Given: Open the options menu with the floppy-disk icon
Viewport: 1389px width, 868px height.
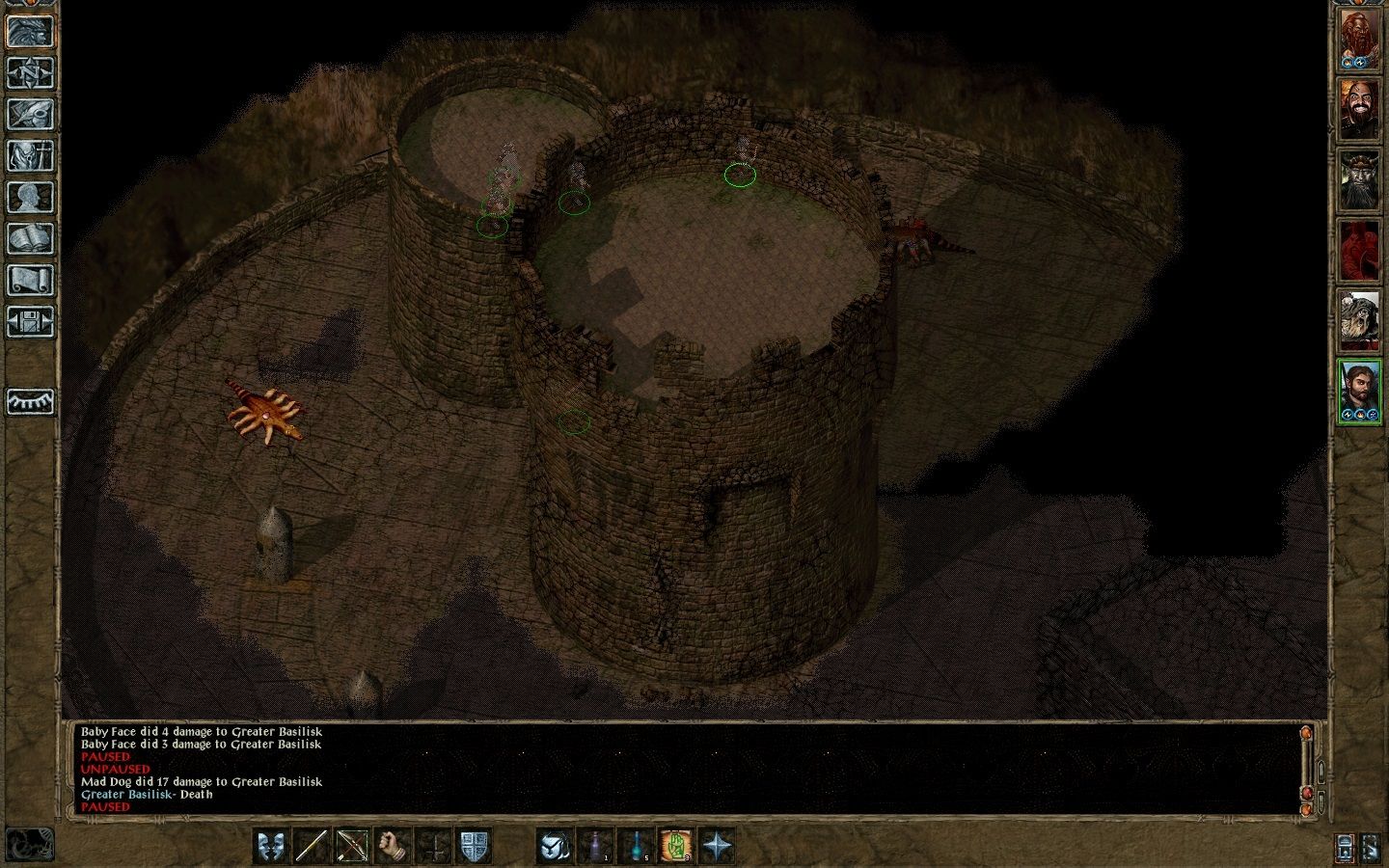Looking at the screenshot, I should [30, 321].
